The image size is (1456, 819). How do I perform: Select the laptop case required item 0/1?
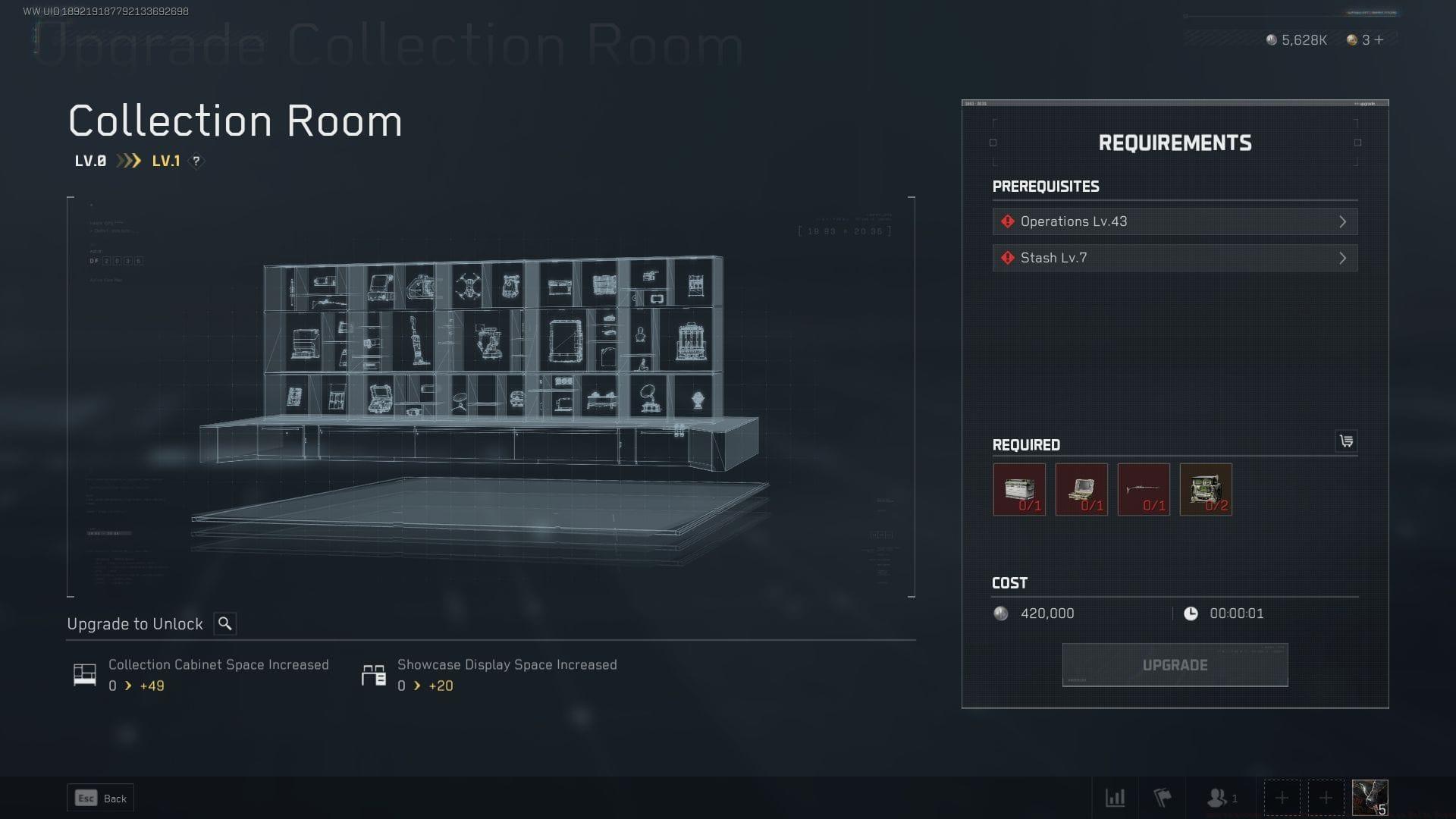(x=1081, y=489)
